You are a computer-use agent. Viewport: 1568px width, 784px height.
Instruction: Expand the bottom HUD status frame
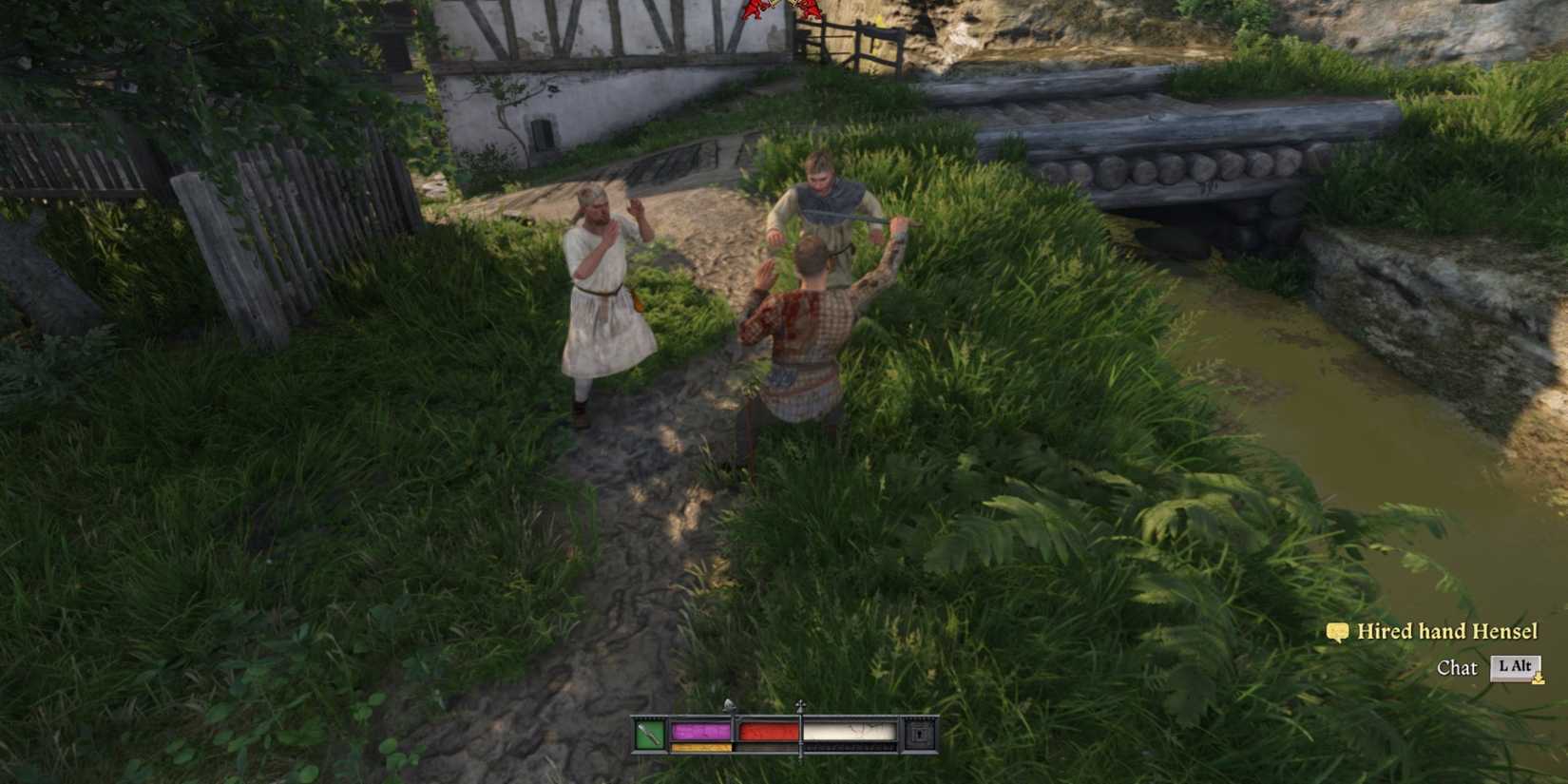click(784, 736)
